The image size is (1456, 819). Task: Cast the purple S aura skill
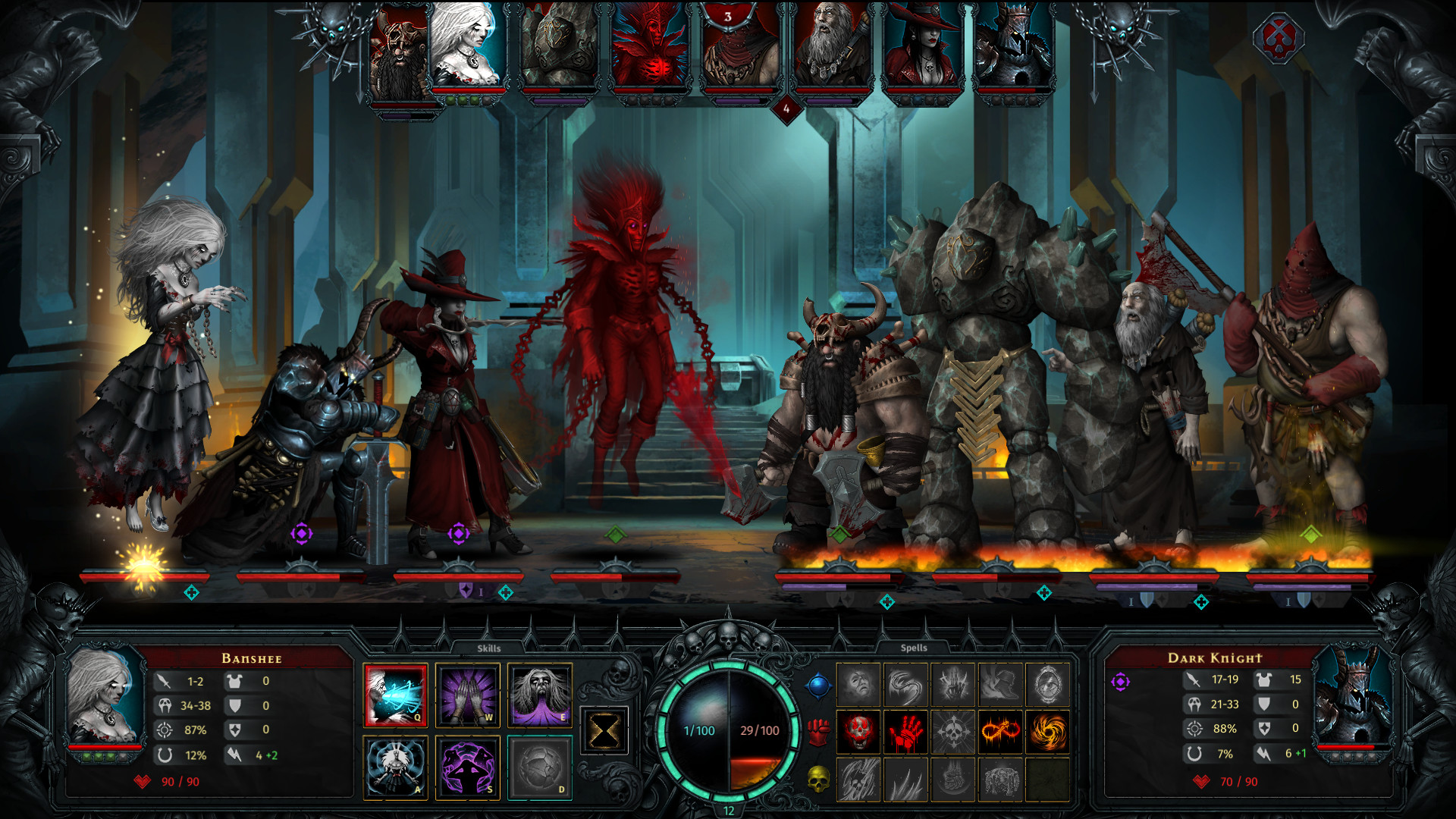click(468, 767)
